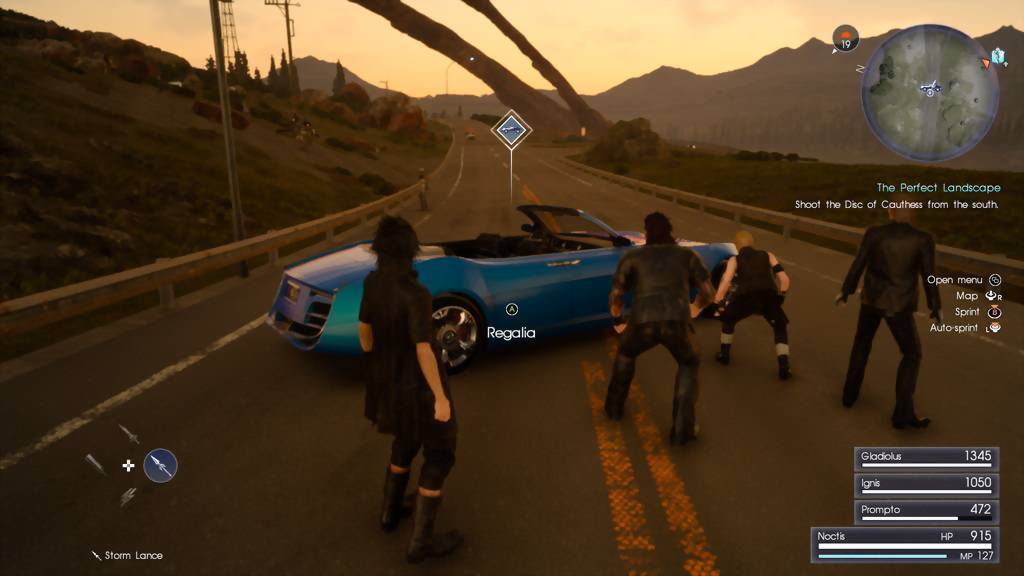The height and width of the screenshot is (576, 1024).
Task: Equip the weapon in the bottom slot
Action: click(129, 496)
